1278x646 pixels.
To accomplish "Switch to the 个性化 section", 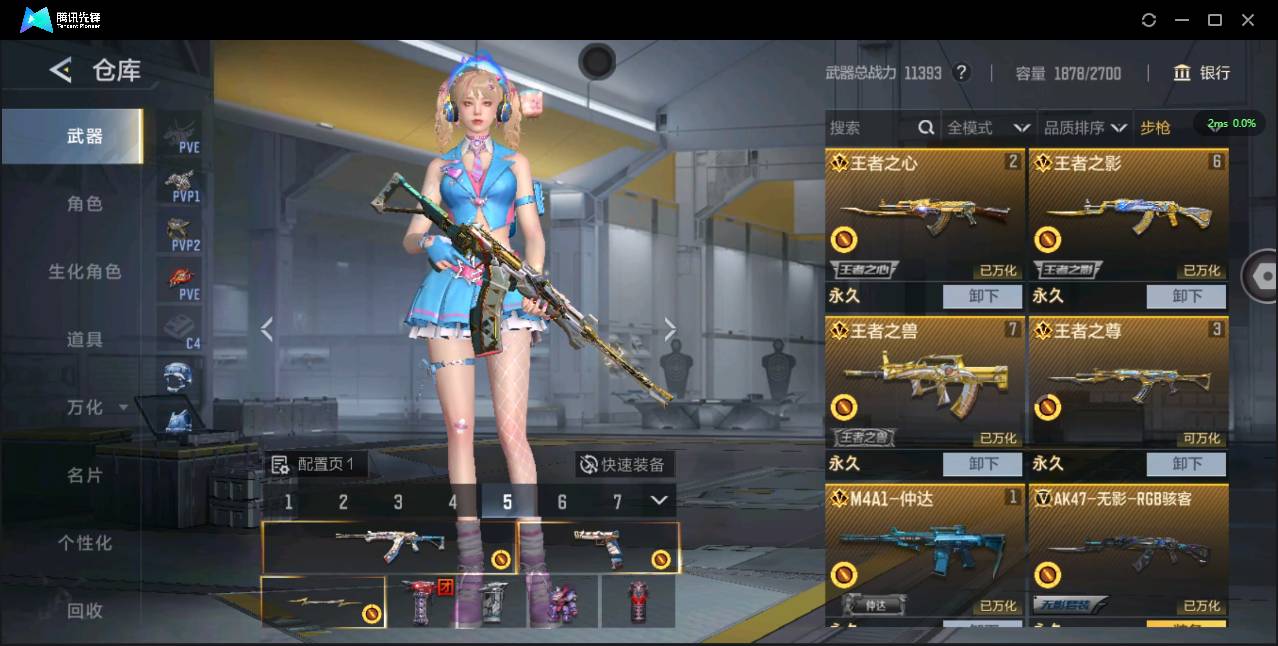I will (84, 543).
